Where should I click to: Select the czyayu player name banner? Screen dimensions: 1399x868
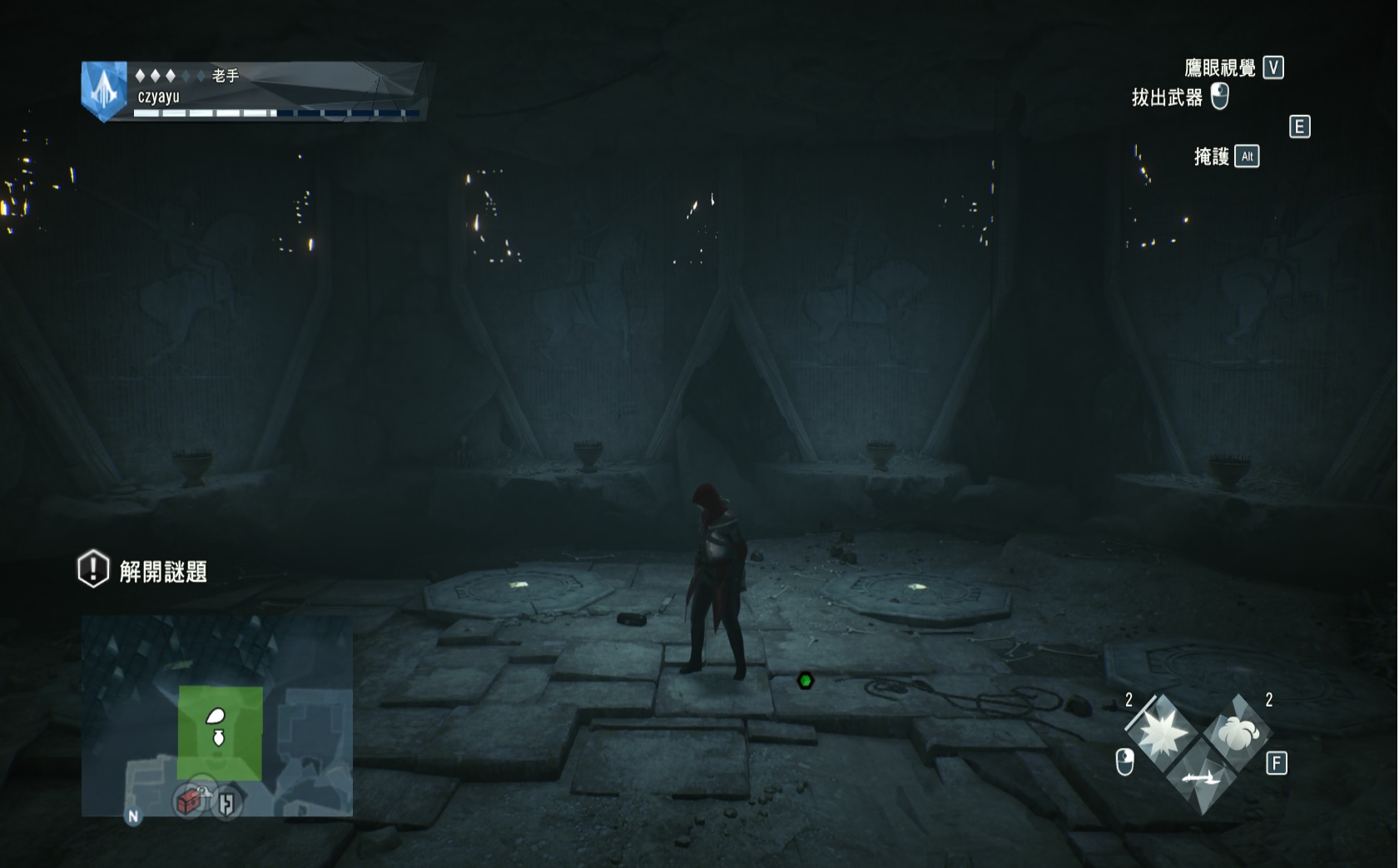(159, 97)
